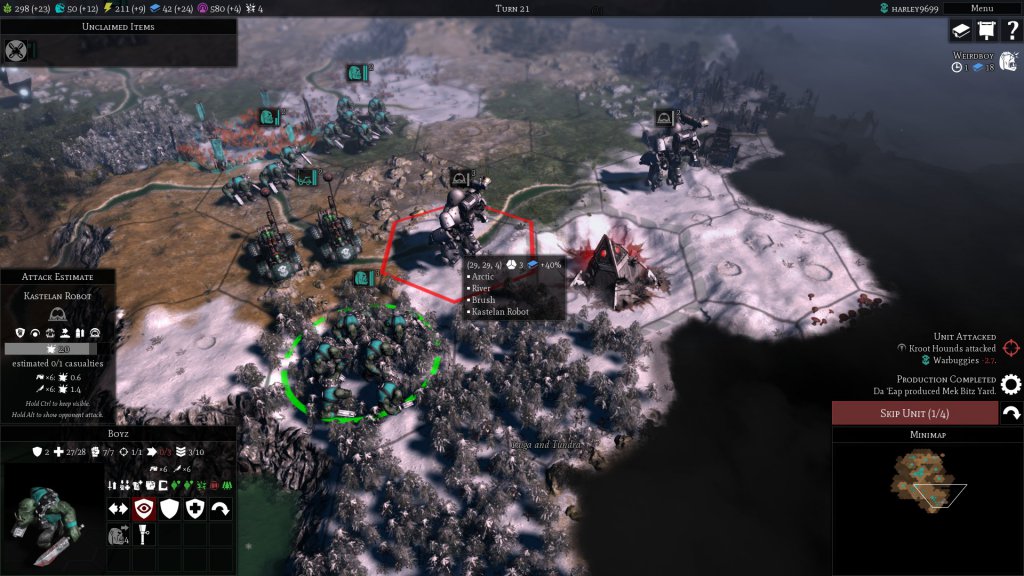Activate the shield with cross heal action
Image resolution: width=1024 pixels, height=576 pixels.
pyautogui.click(x=195, y=509)
